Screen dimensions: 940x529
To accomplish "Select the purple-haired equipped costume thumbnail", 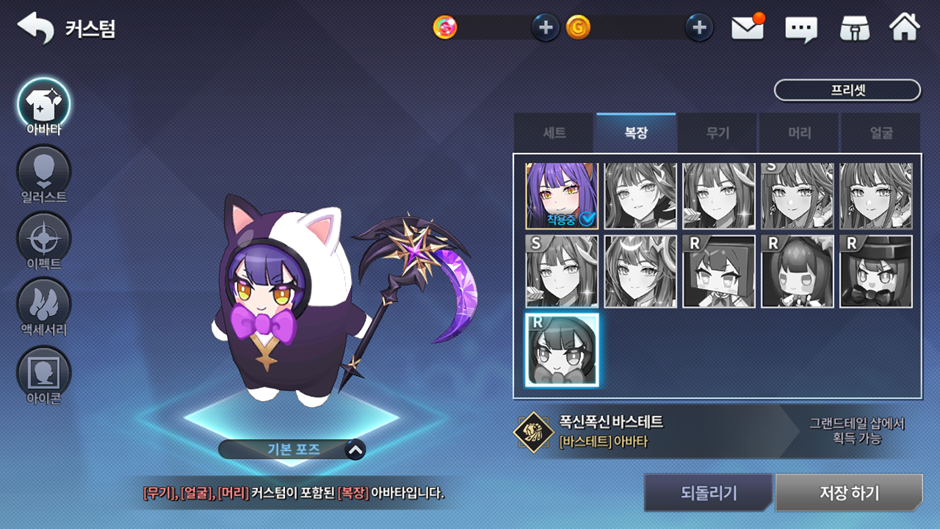I will tap(561, 196).
